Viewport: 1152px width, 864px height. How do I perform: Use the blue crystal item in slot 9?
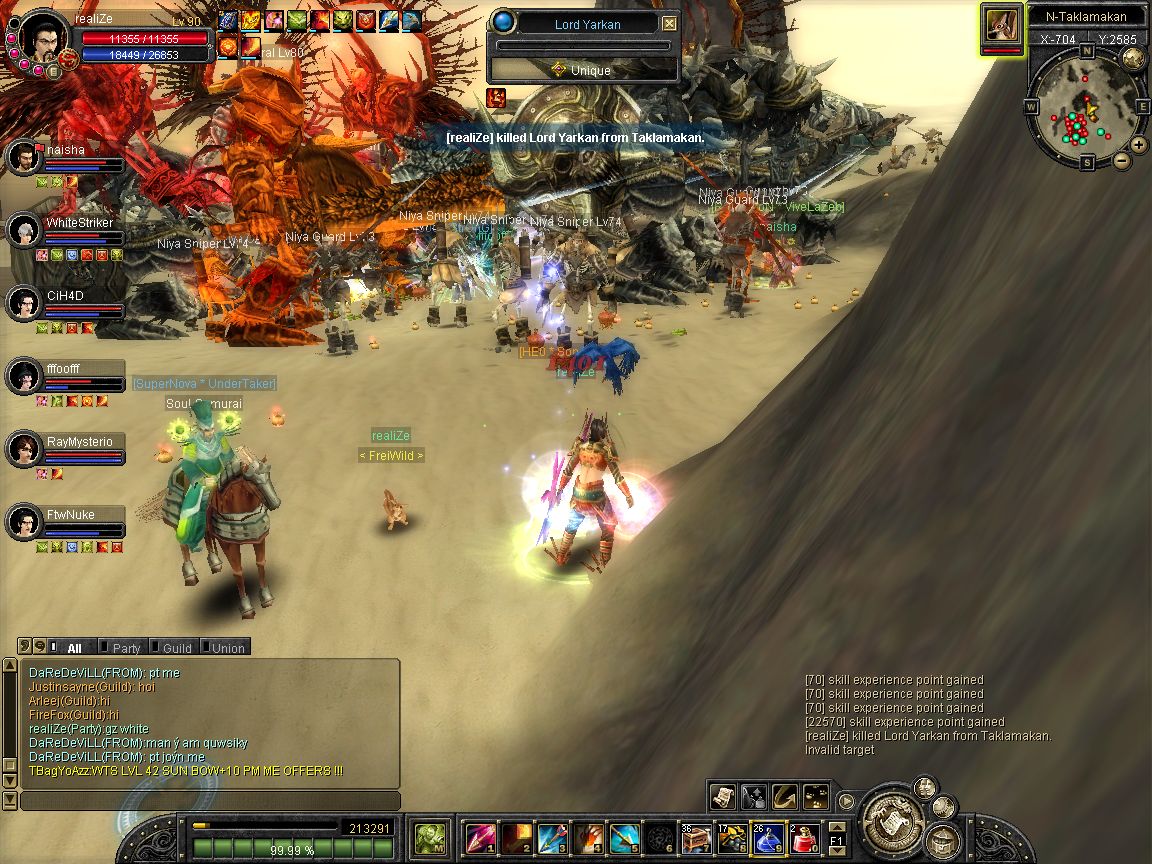(x=769, y=837)
